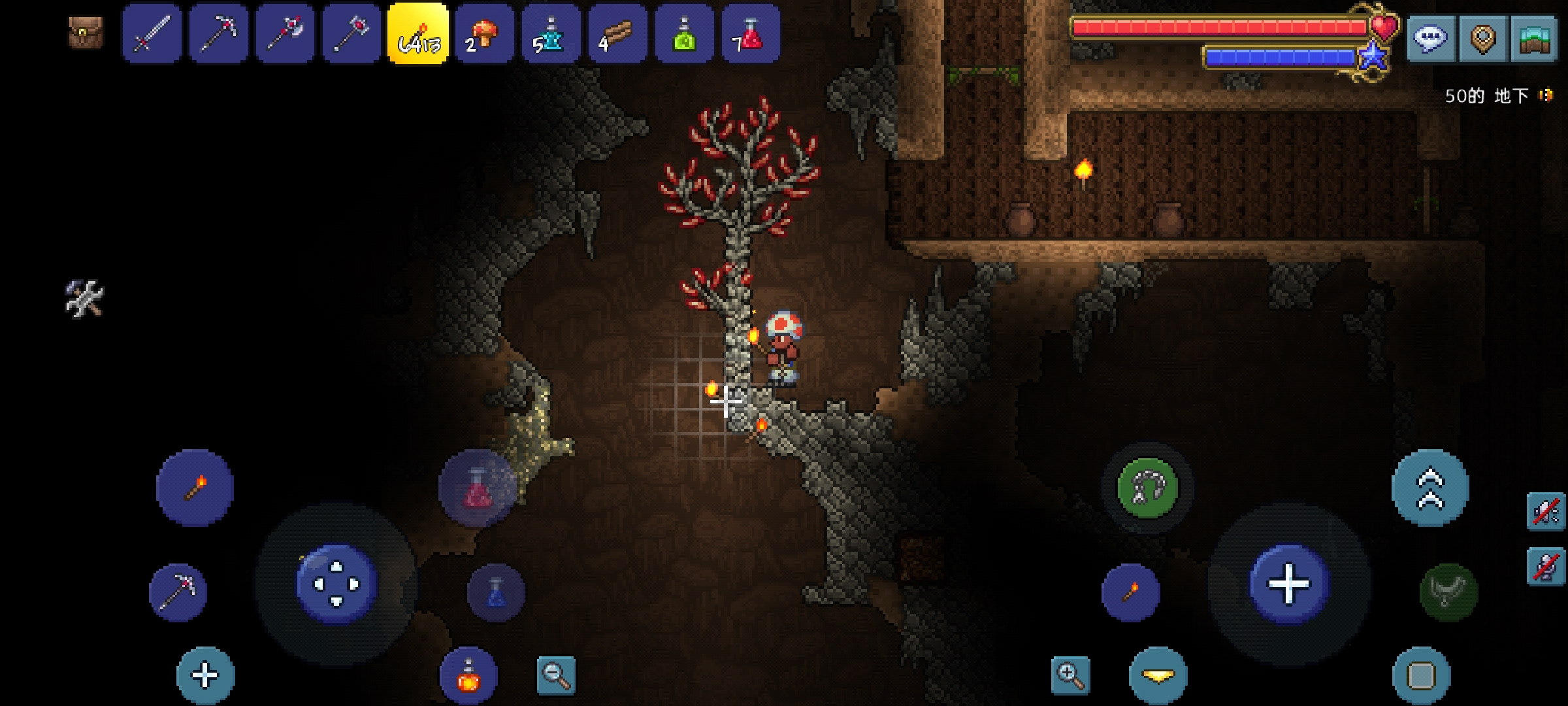The width and height of the screenshot is (1568, 706).
Task: Tap the pickaxe quick-tool button
Action: [x=178, y=592]
